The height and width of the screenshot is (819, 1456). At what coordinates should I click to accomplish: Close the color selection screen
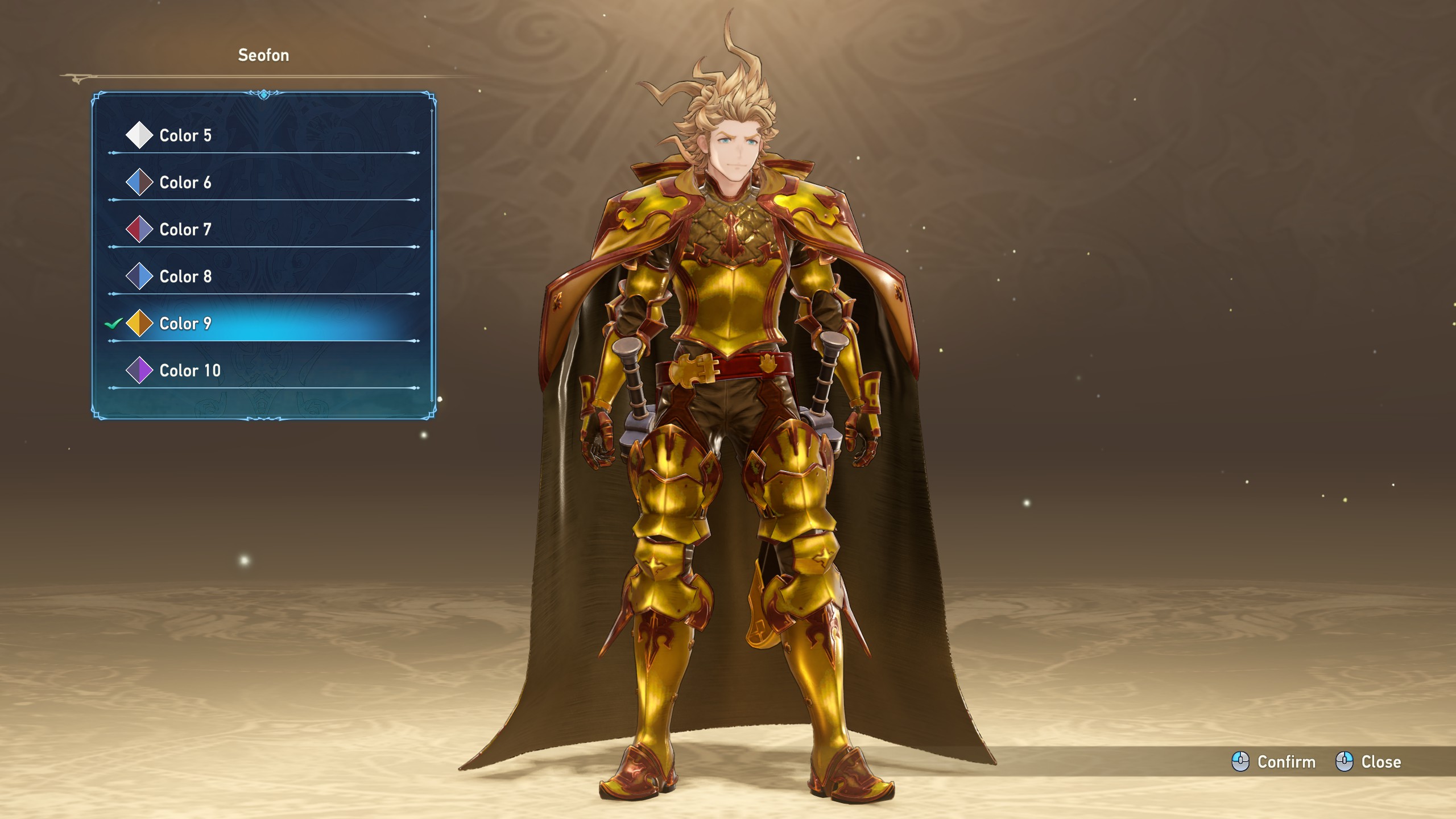coord(1368,762)
